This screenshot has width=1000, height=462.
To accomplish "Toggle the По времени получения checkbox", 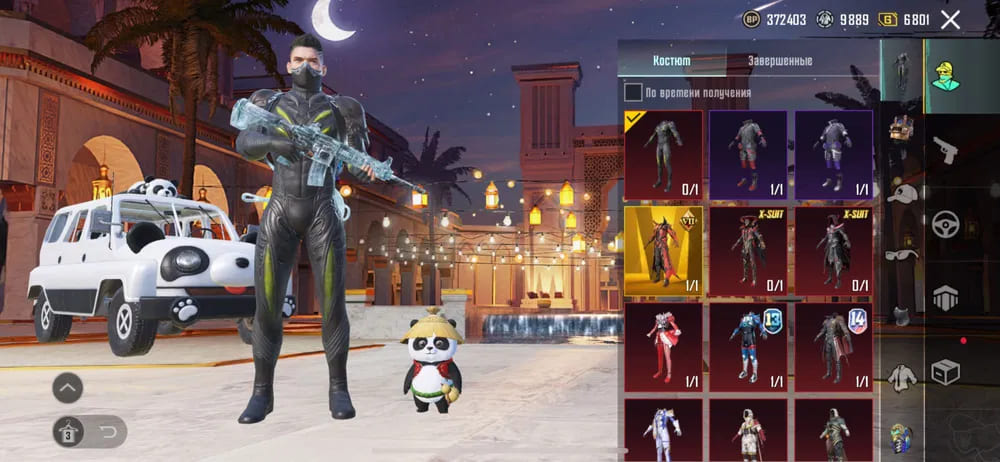I will 633,93.
